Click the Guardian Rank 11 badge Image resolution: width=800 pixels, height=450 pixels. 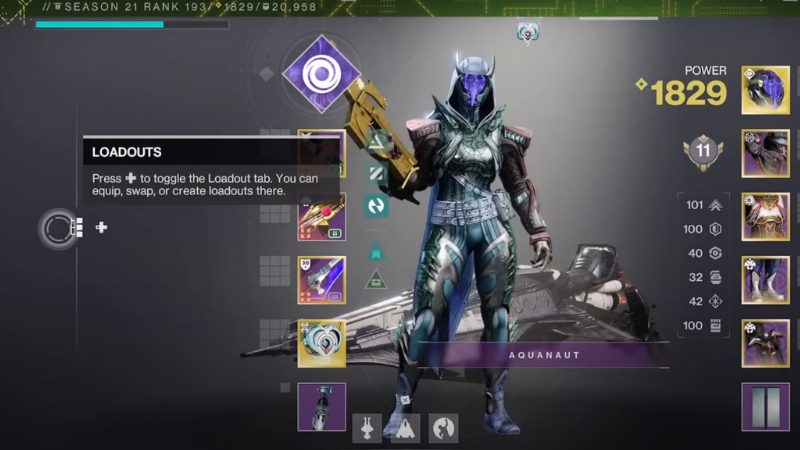pyautogui.click(x=703, y=151)
